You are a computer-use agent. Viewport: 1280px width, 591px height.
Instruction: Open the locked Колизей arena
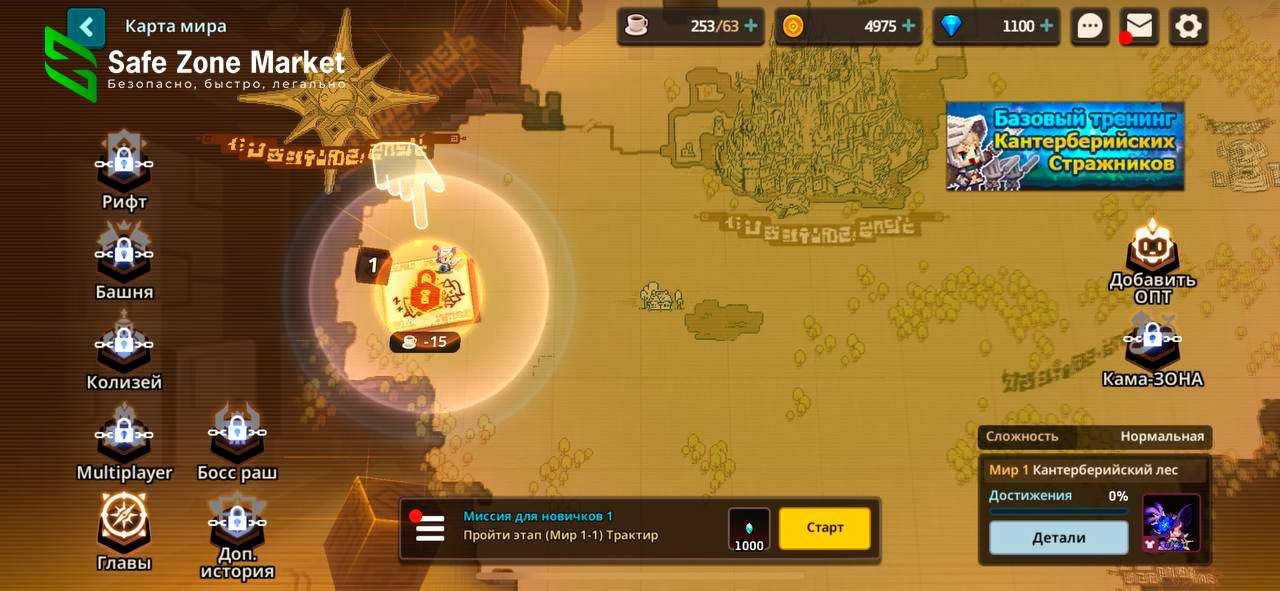pyautogui.click(x=124, y=346)
